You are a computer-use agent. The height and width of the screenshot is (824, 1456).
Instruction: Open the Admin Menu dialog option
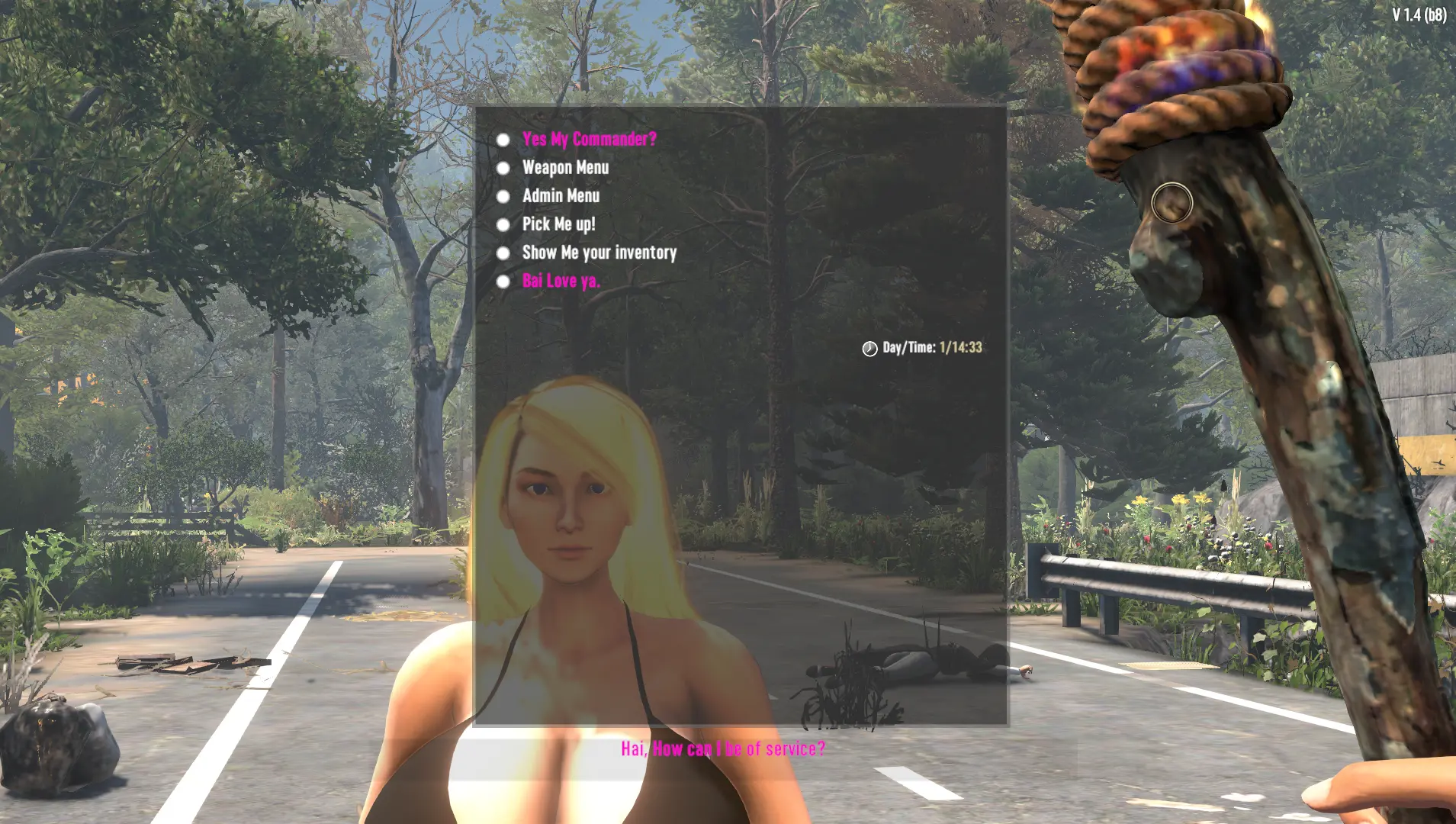(x=561, y=196)
